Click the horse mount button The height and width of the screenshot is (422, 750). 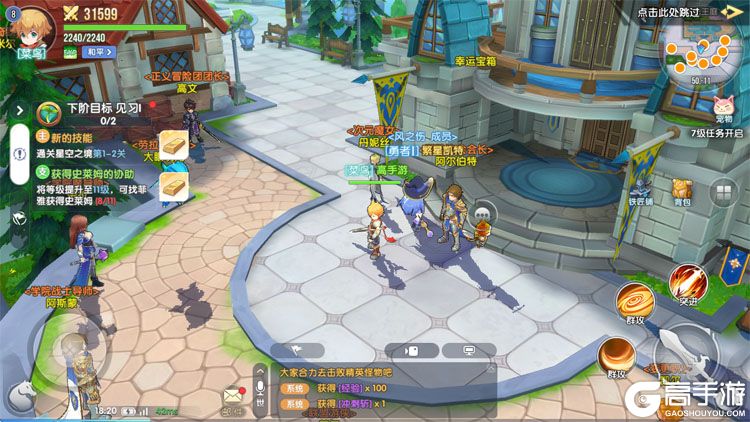tap(22, 397)
